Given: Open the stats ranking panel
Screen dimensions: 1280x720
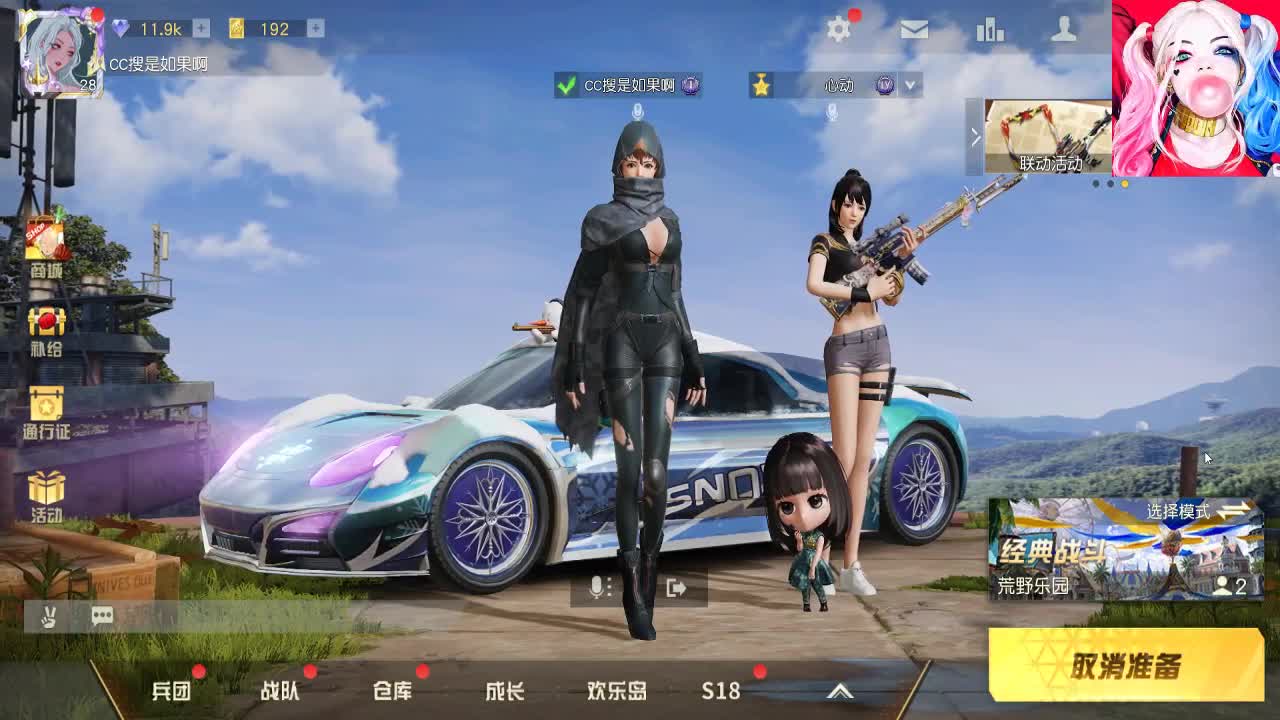Looking at the screenshot, I should (991, 31).
